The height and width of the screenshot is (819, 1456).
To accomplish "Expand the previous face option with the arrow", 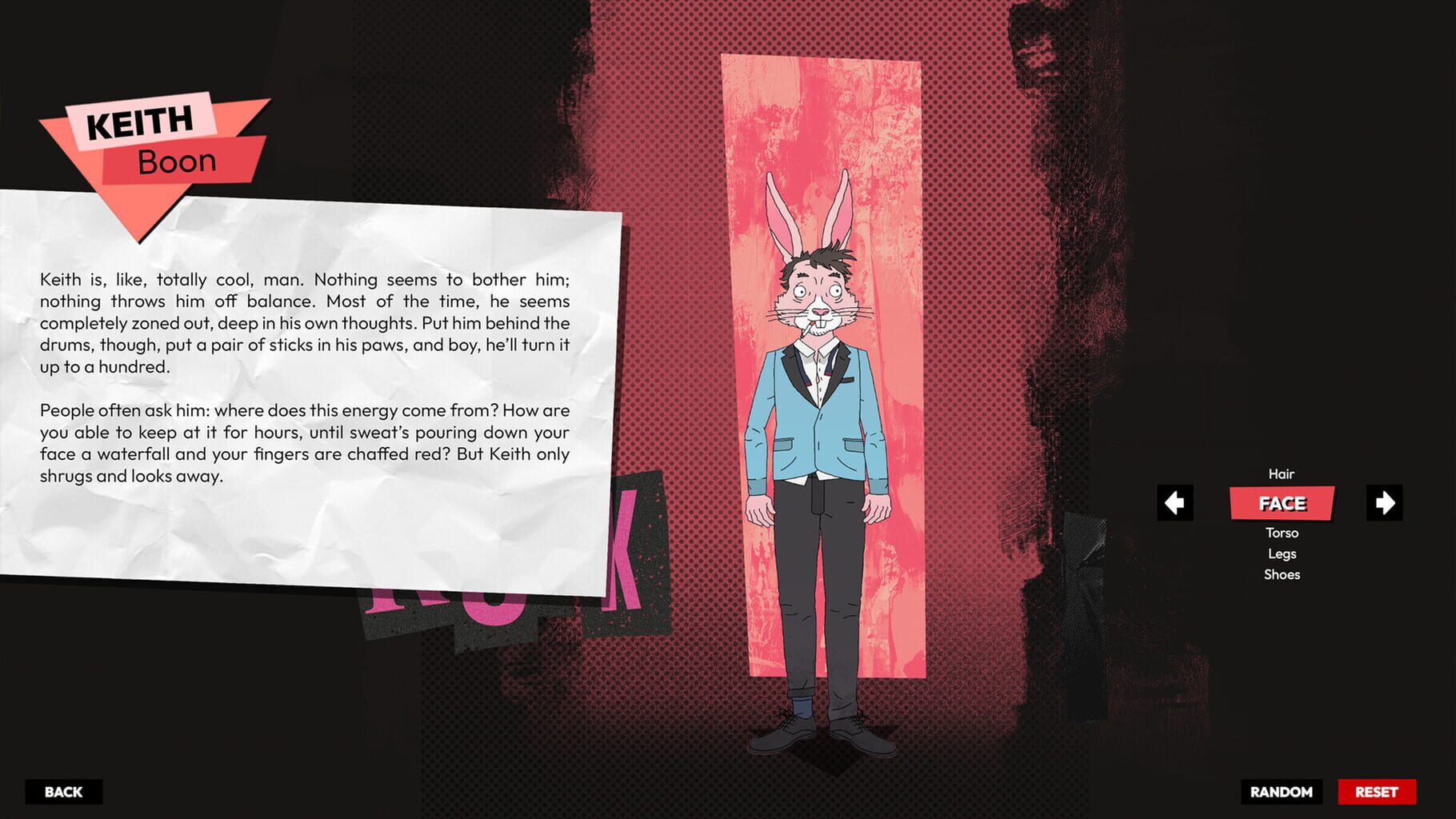I will coord(1174,502).
